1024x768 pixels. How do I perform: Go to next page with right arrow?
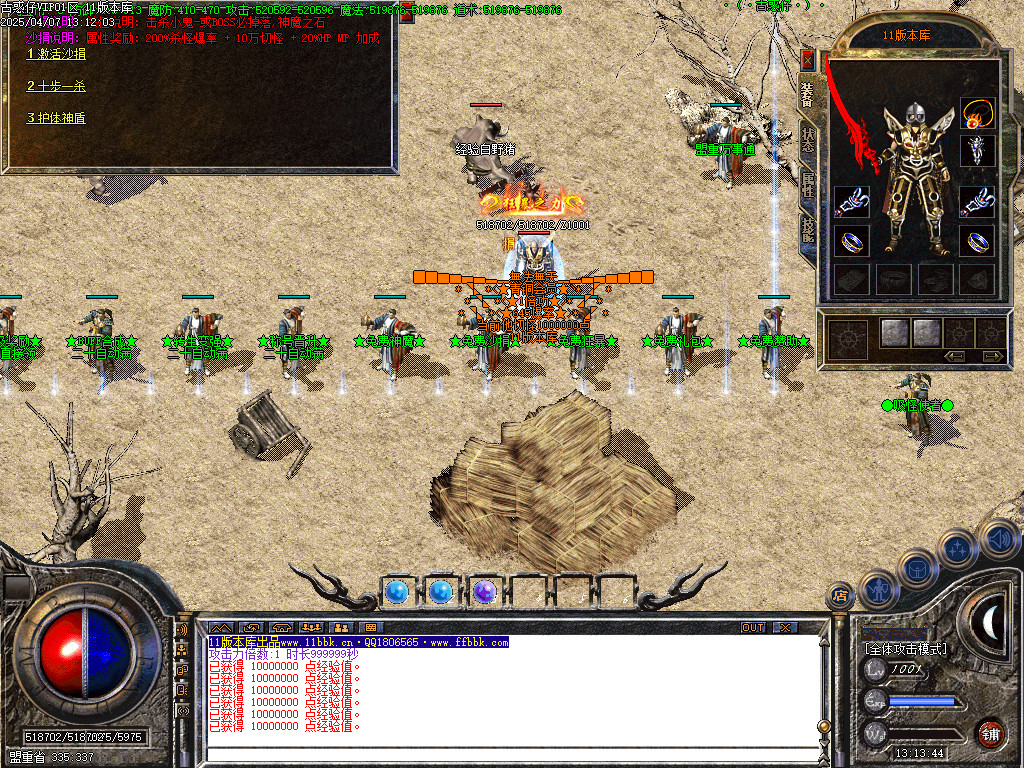click(991, 355)
